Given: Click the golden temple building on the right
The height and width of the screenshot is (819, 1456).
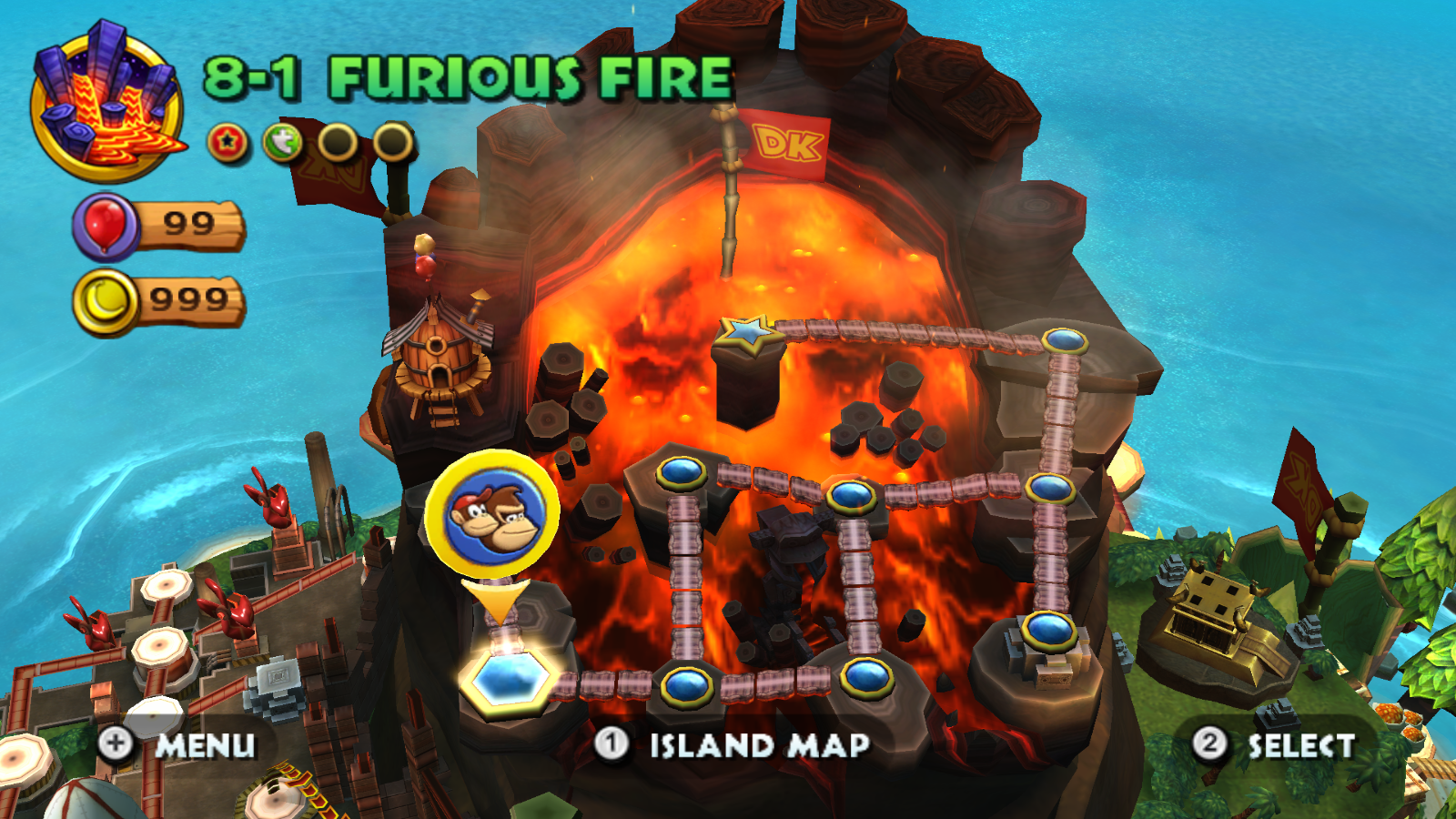Looking at the screenshot, I should (x=1210, y=605).
